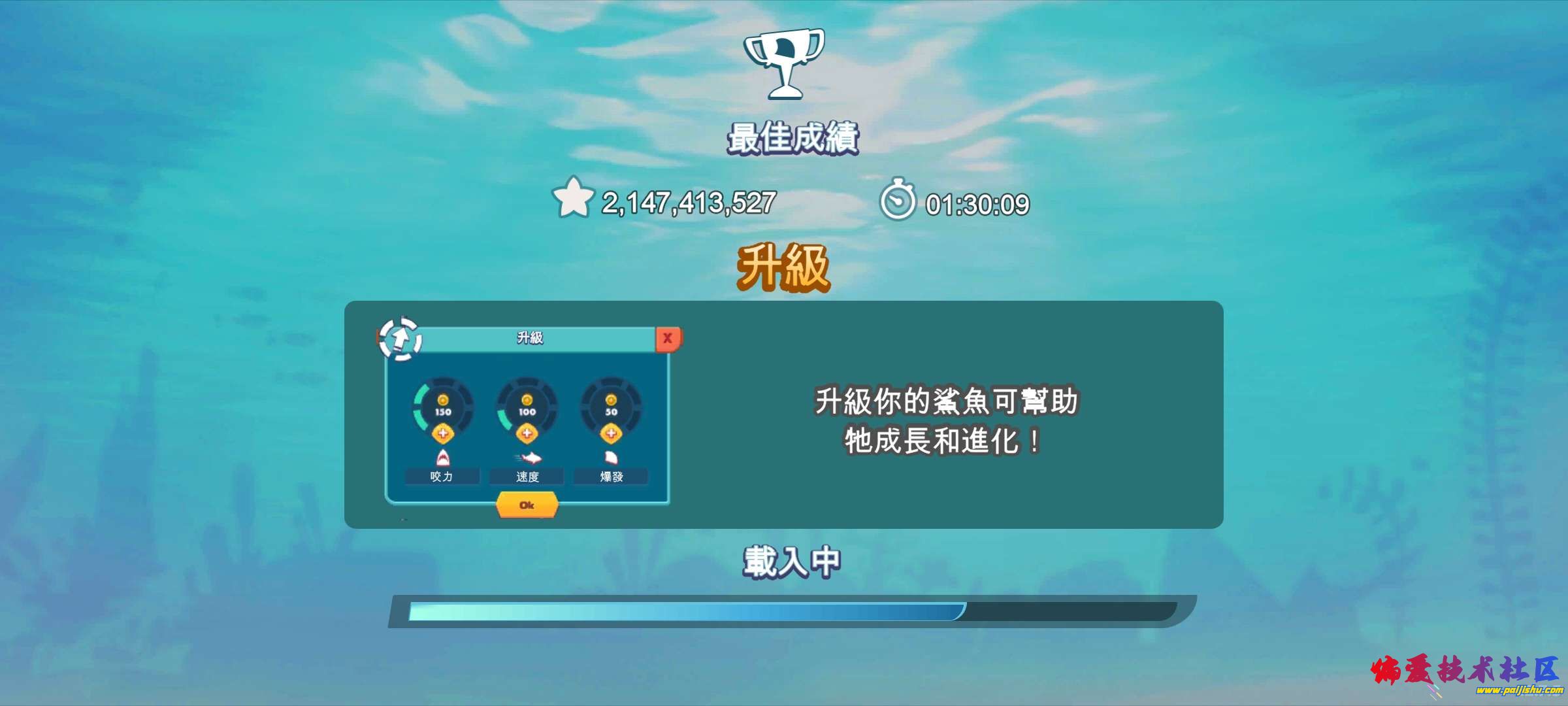Close the 升級 dialog with the X
This screenshot has height=706, width=1568.
click(x=668, y=338)
